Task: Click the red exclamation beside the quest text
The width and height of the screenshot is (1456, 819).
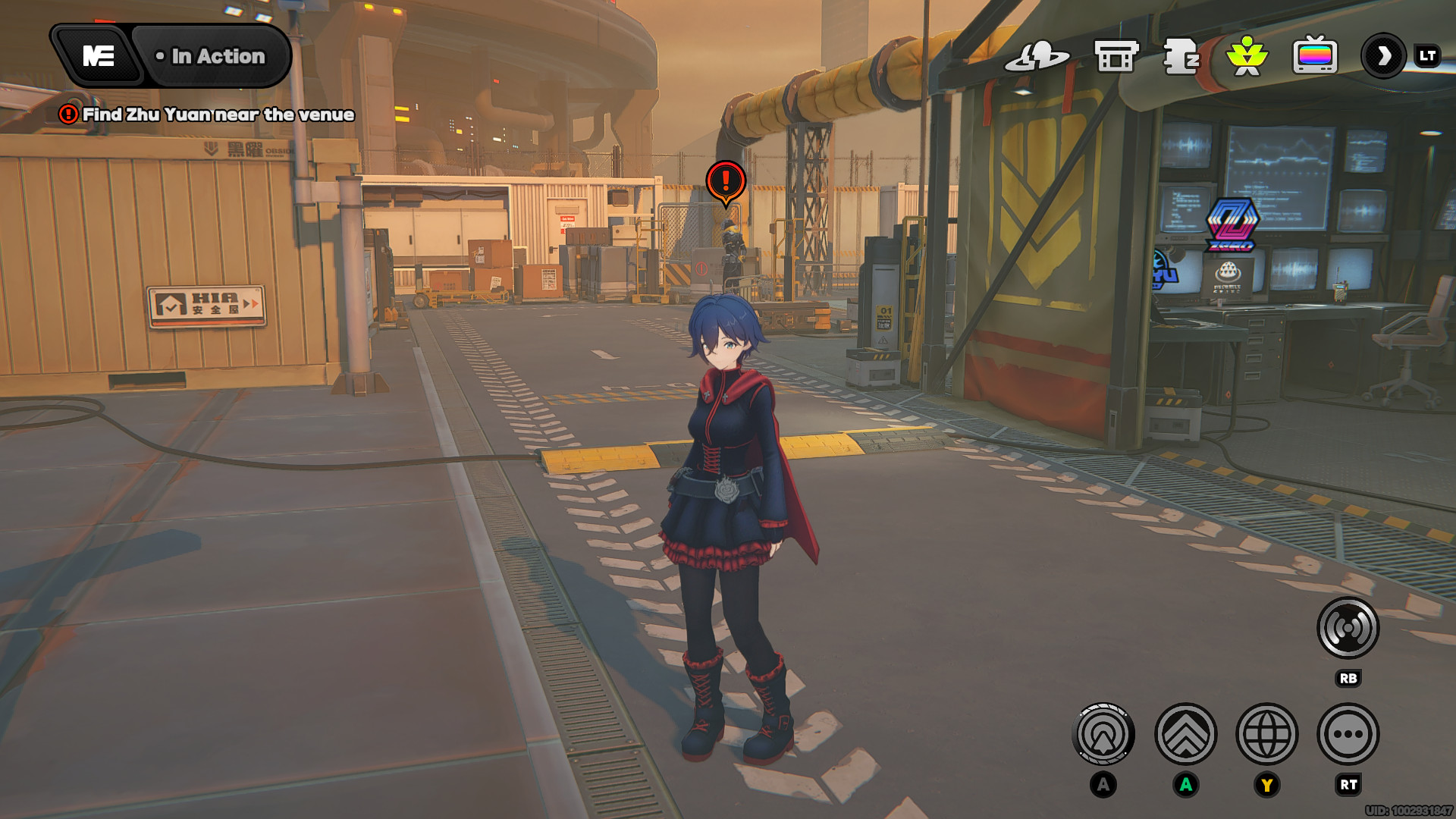Action: (x=67, y=115)
